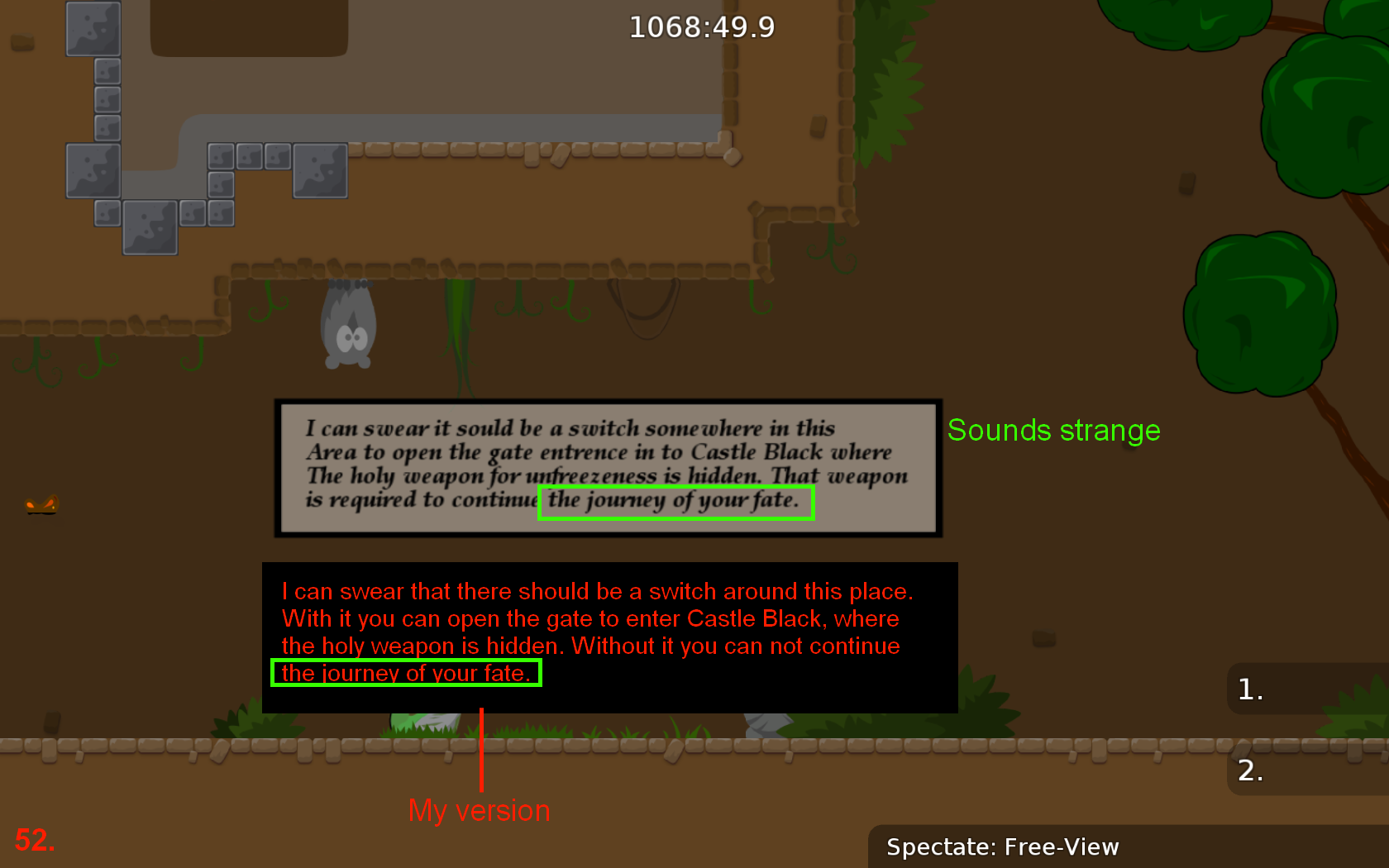Select the glowing orange creature sprite

pyautogui.click(x=40, y=504)
